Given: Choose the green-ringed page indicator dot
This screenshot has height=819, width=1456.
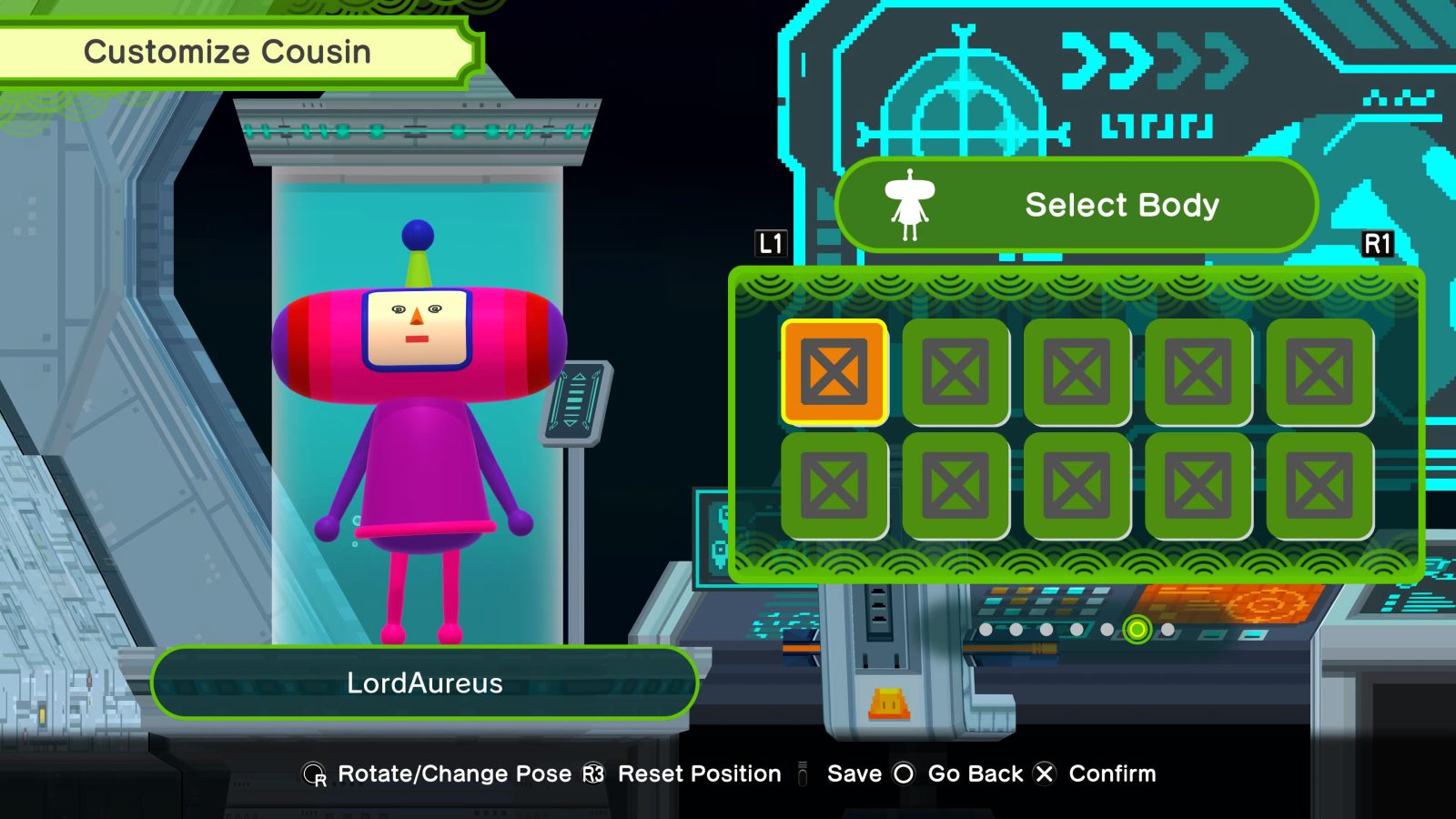Looking at the screenshot, I should pyautogui.click(x=1137, y=629).
